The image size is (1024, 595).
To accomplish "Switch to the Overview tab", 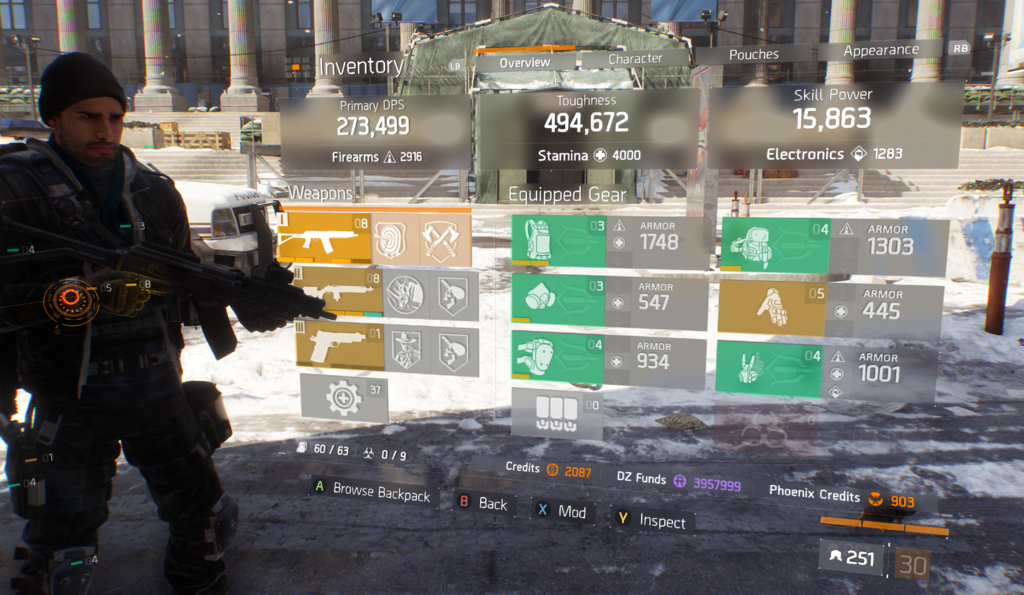I will 525,62.
